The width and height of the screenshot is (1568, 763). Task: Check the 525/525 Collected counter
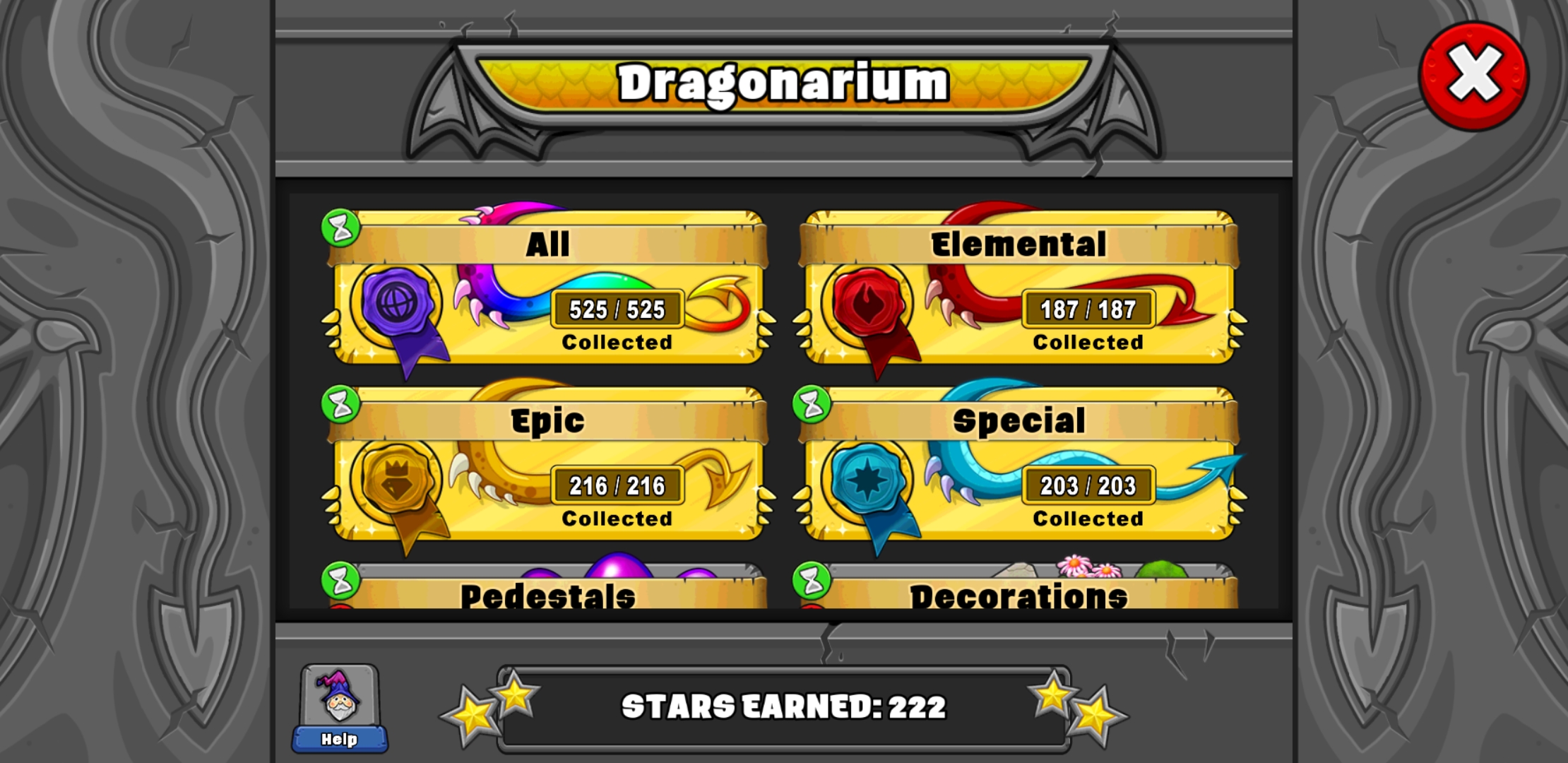(617, 309)
